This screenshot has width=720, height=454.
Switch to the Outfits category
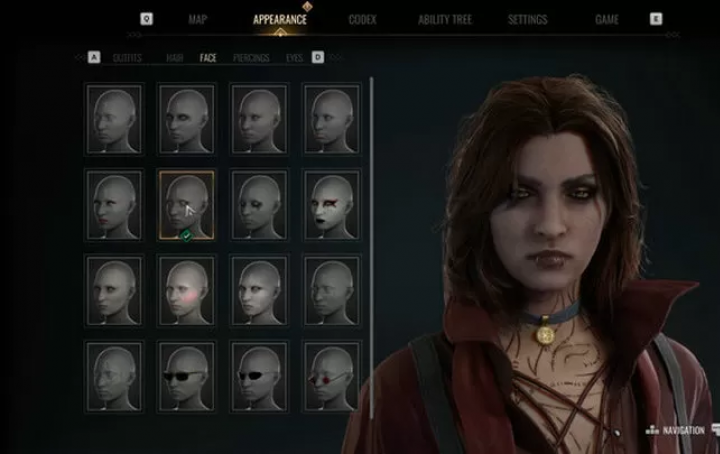click(127, 58)
